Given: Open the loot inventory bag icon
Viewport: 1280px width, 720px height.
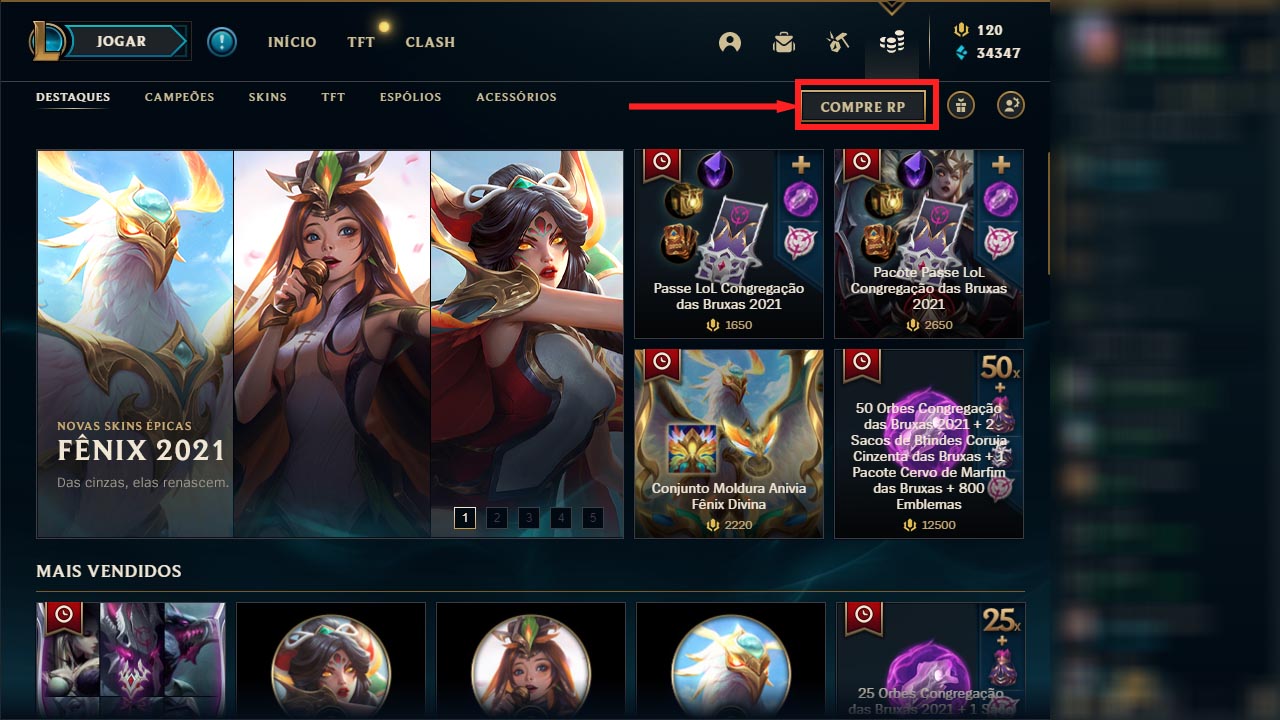Looking at the screenshot, I should coord(783,42).
